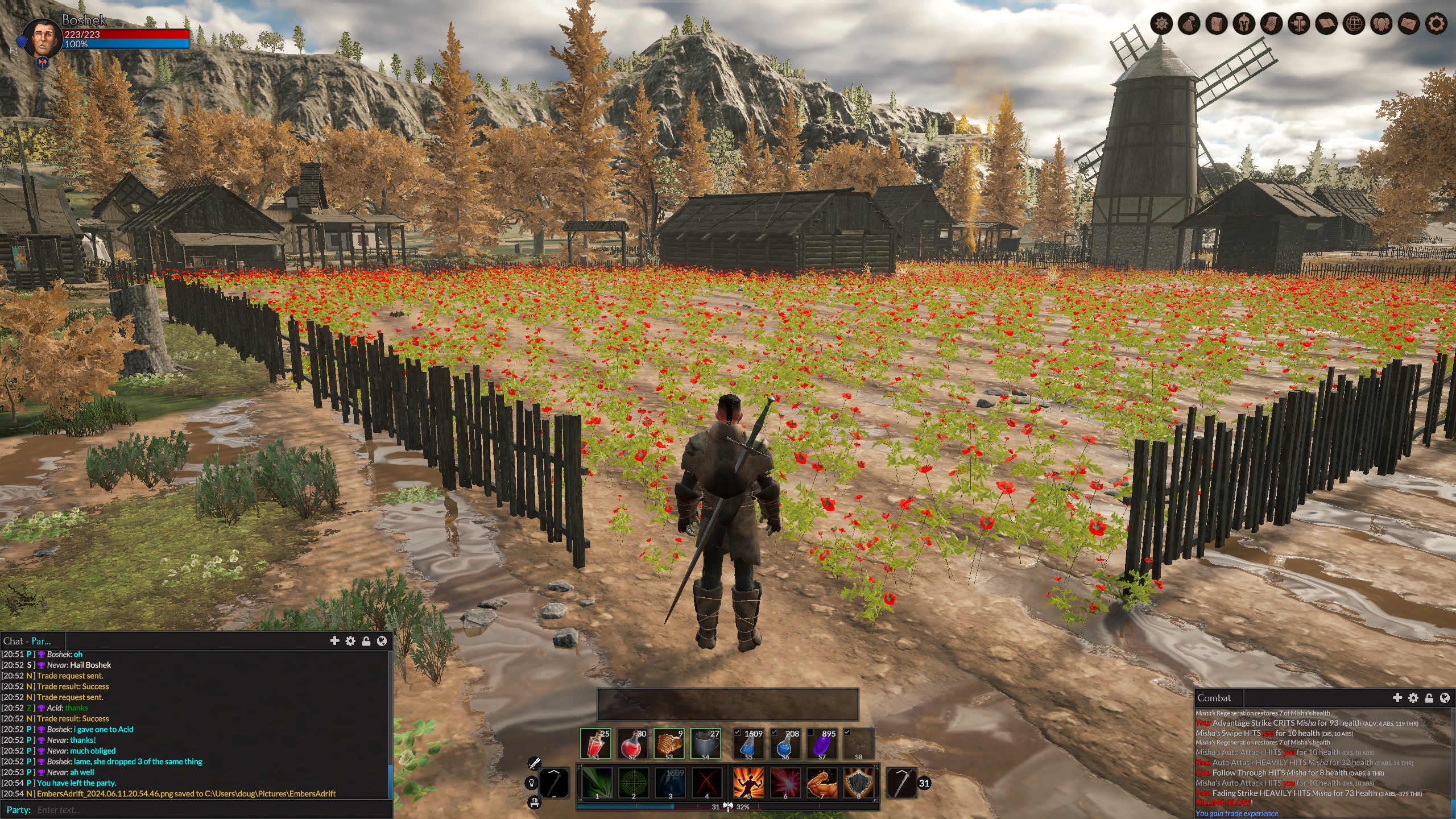
Task: Open the globe map icon
Action: point(1354,24)
